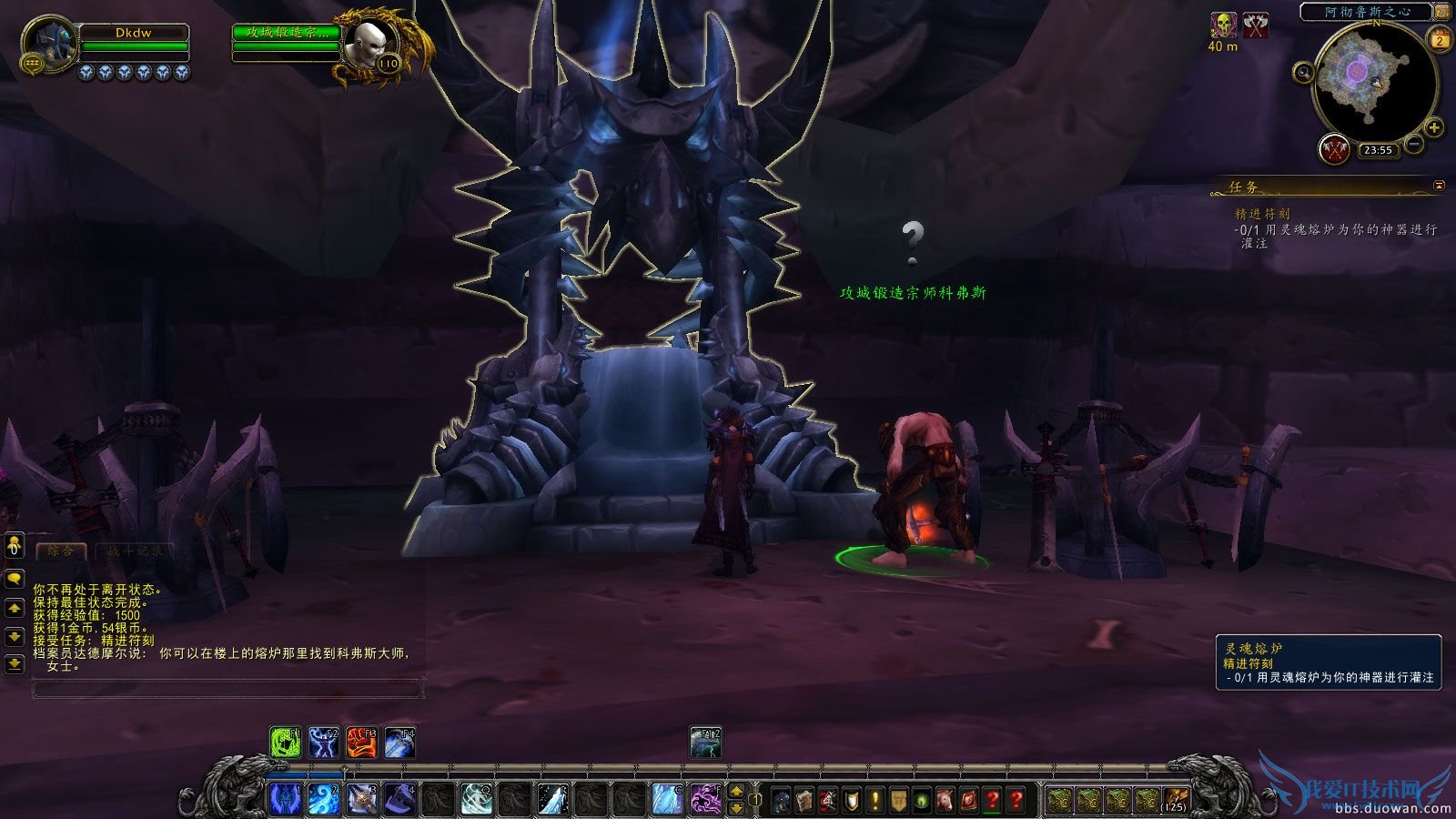The image size is (1456, 819).
Task: Select the minimap tracking magnifying-glass icon
Action: click(x=1303, y=72)
